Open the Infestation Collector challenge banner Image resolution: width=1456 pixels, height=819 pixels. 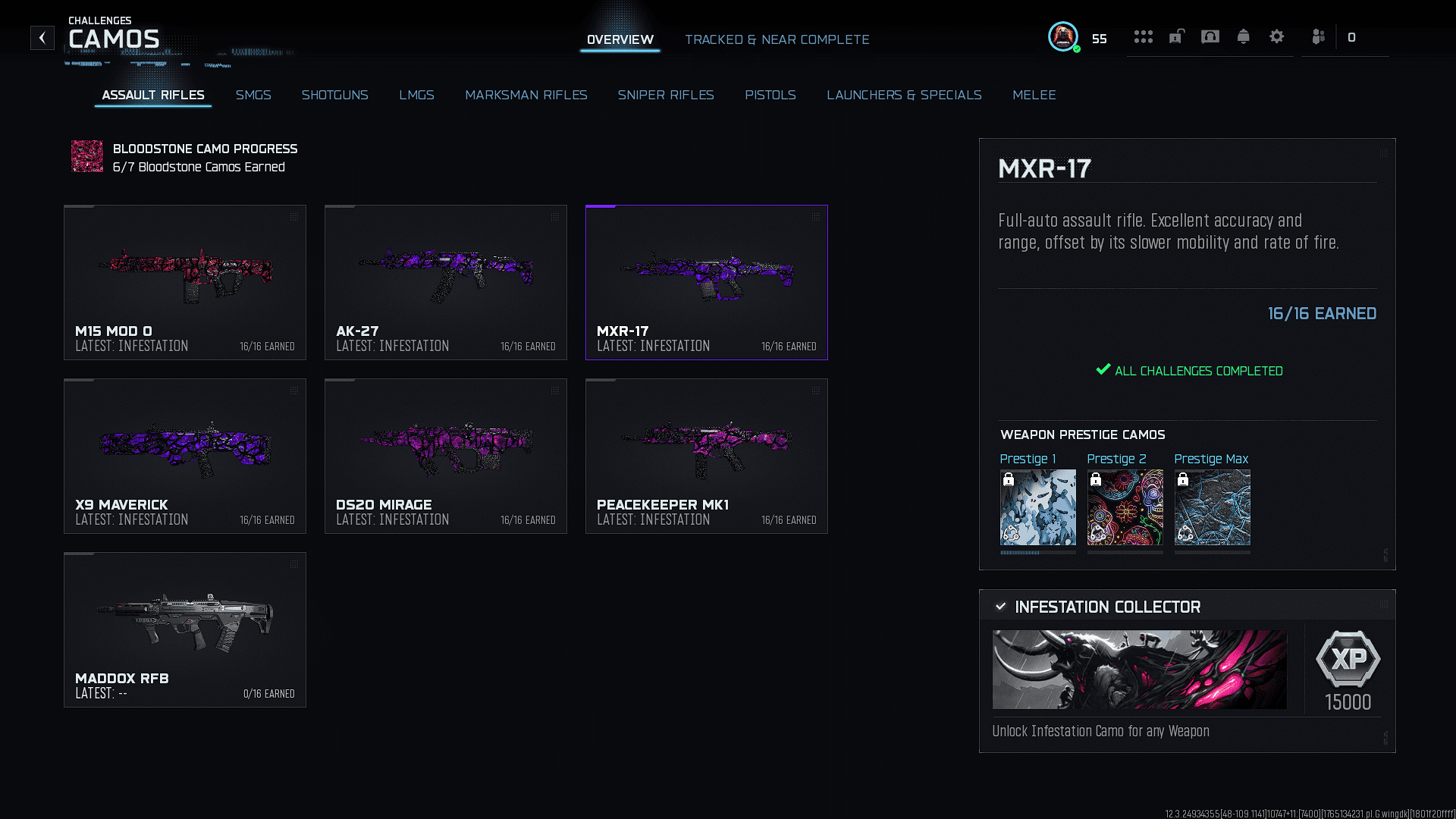[1139, 670]
